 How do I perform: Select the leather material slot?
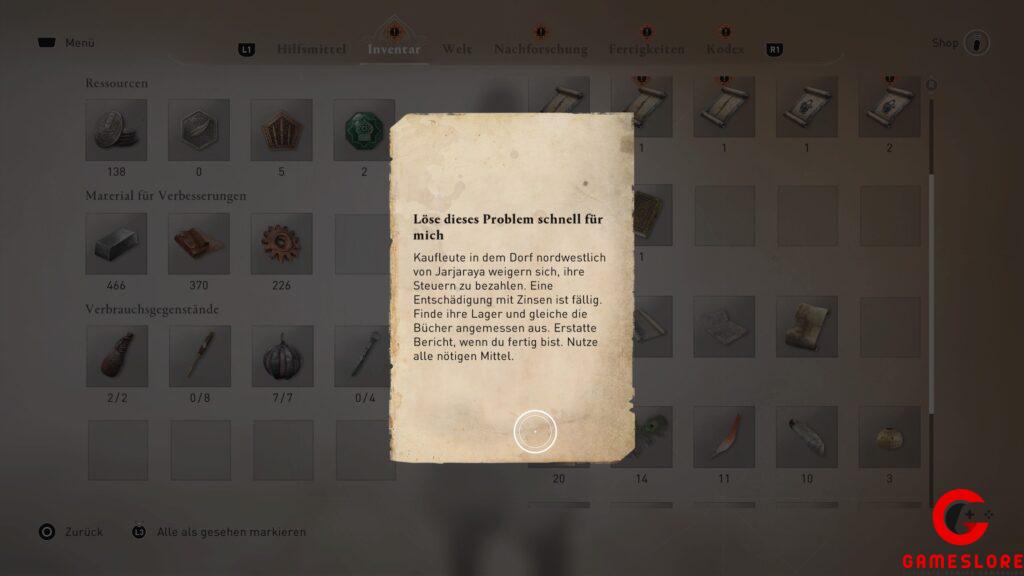coord(199,243)
